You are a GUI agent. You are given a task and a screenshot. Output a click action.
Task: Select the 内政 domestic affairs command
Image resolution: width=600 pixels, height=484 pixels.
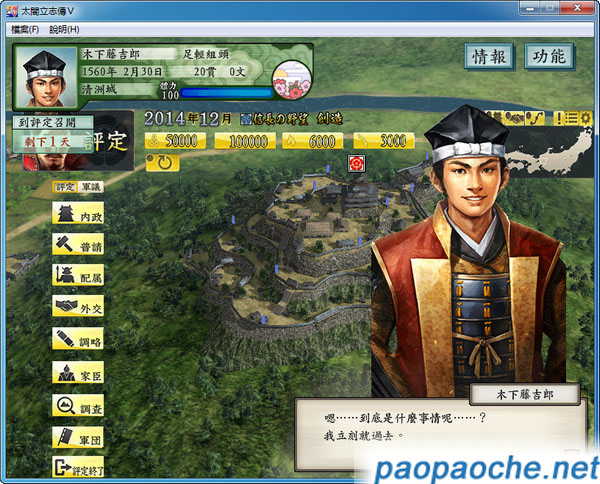tap(79, 214)
